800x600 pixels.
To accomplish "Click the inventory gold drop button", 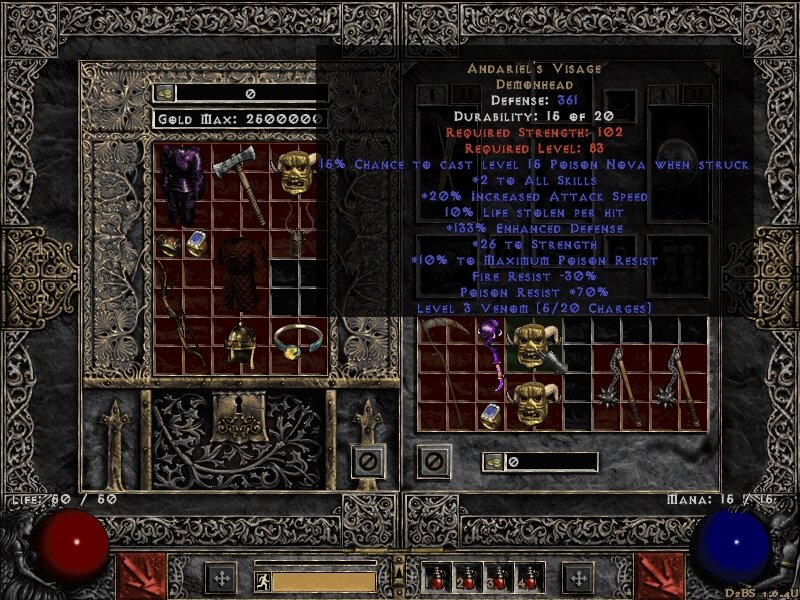I will [493, 462].
